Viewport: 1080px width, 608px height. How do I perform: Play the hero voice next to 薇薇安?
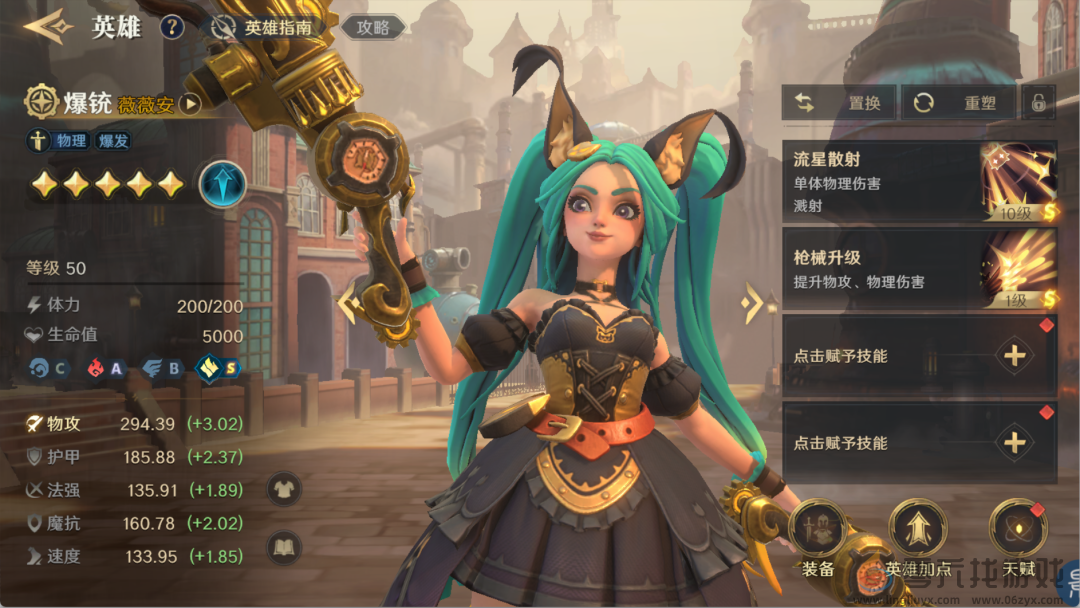(190, 103)
